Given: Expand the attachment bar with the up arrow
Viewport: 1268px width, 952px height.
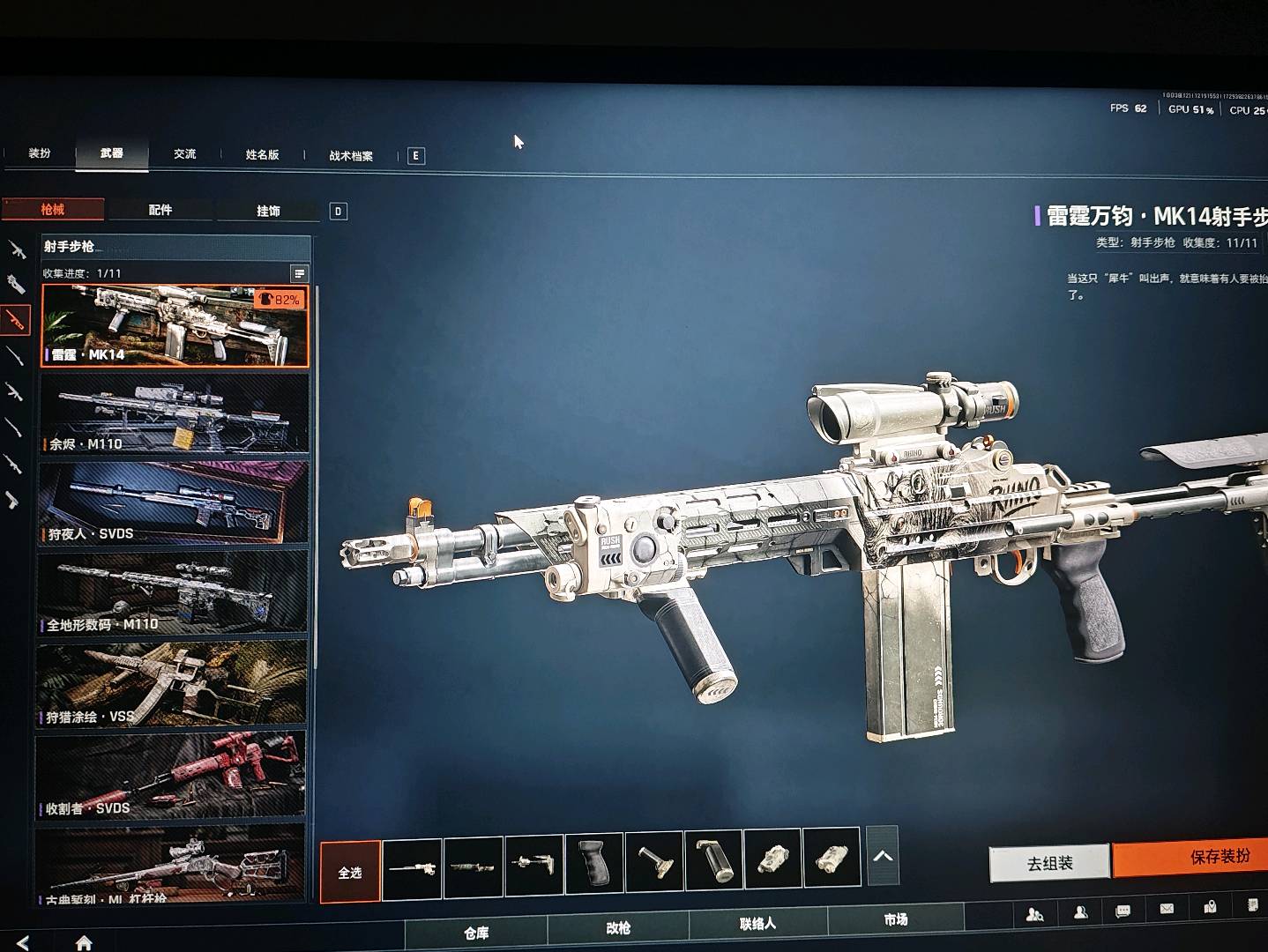Looking at the screenshot, I should [x=883, y=856].
